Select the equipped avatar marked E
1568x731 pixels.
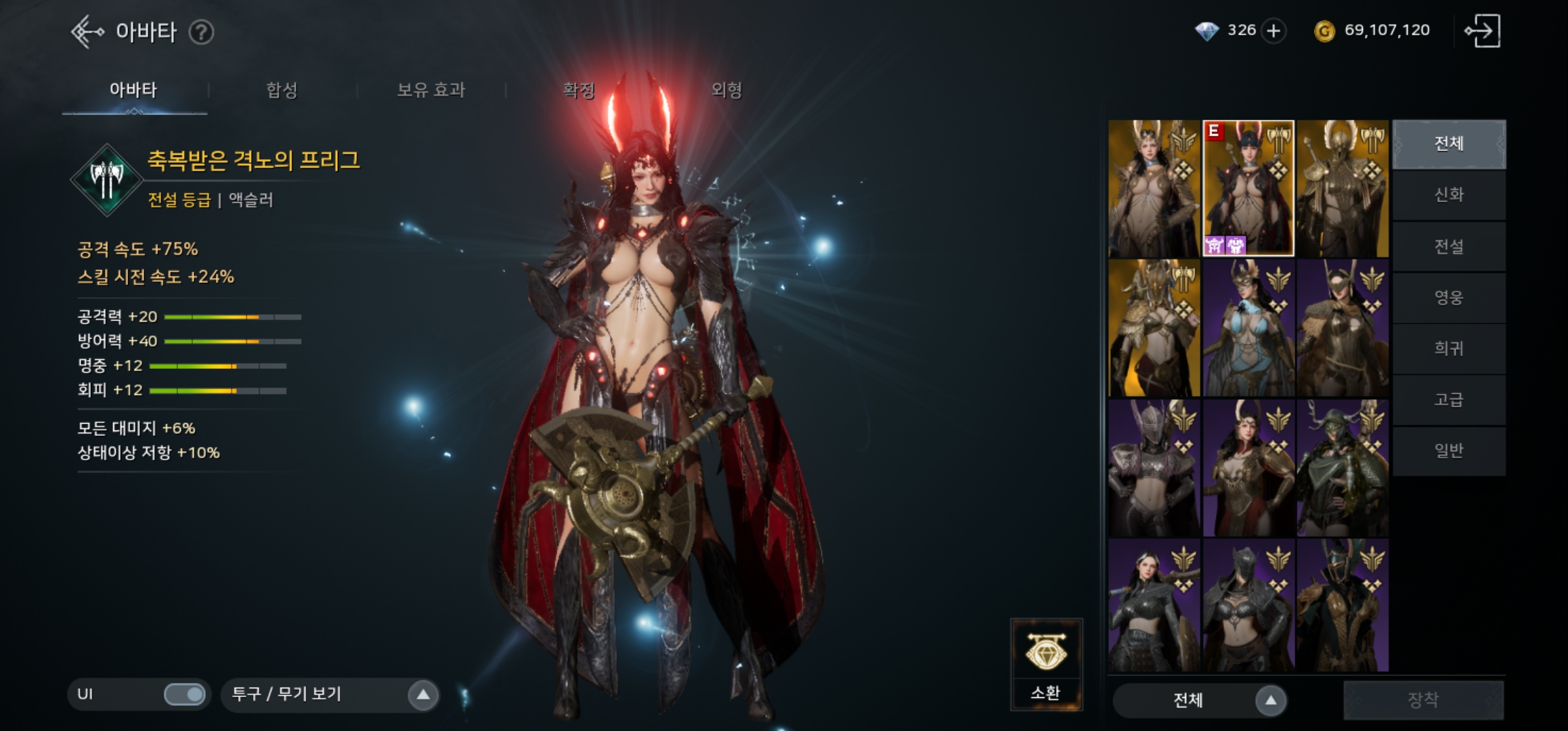(1248, 189)
